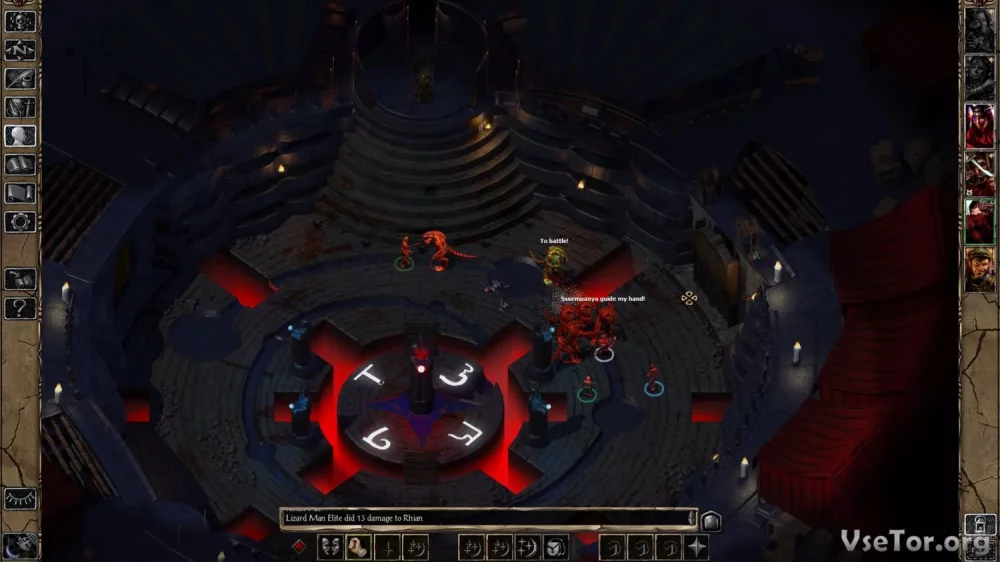The image size is (1000, 562).
Task: Activate the four-pointed star ability button
Action: pyautogui.click(x=696, y=547)
